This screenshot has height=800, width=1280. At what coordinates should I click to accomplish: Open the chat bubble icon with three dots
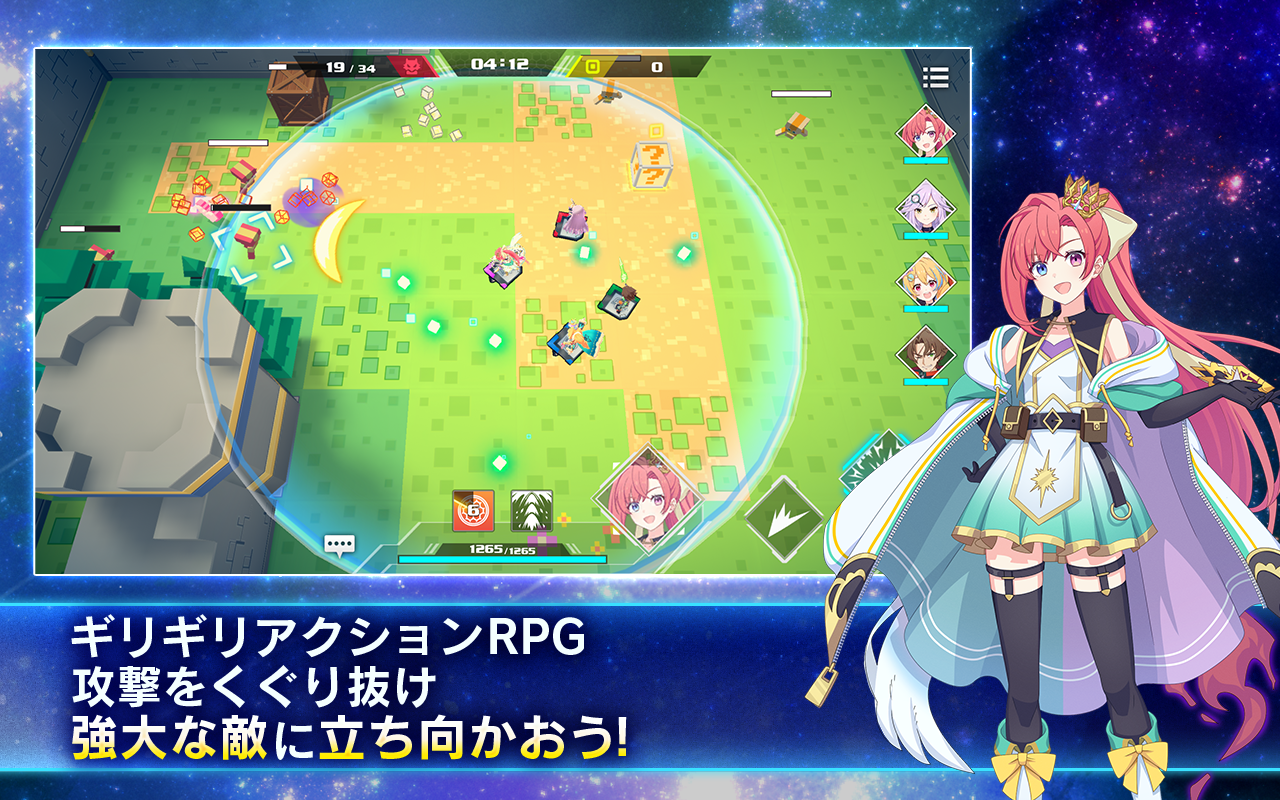(x=341, y=543)
